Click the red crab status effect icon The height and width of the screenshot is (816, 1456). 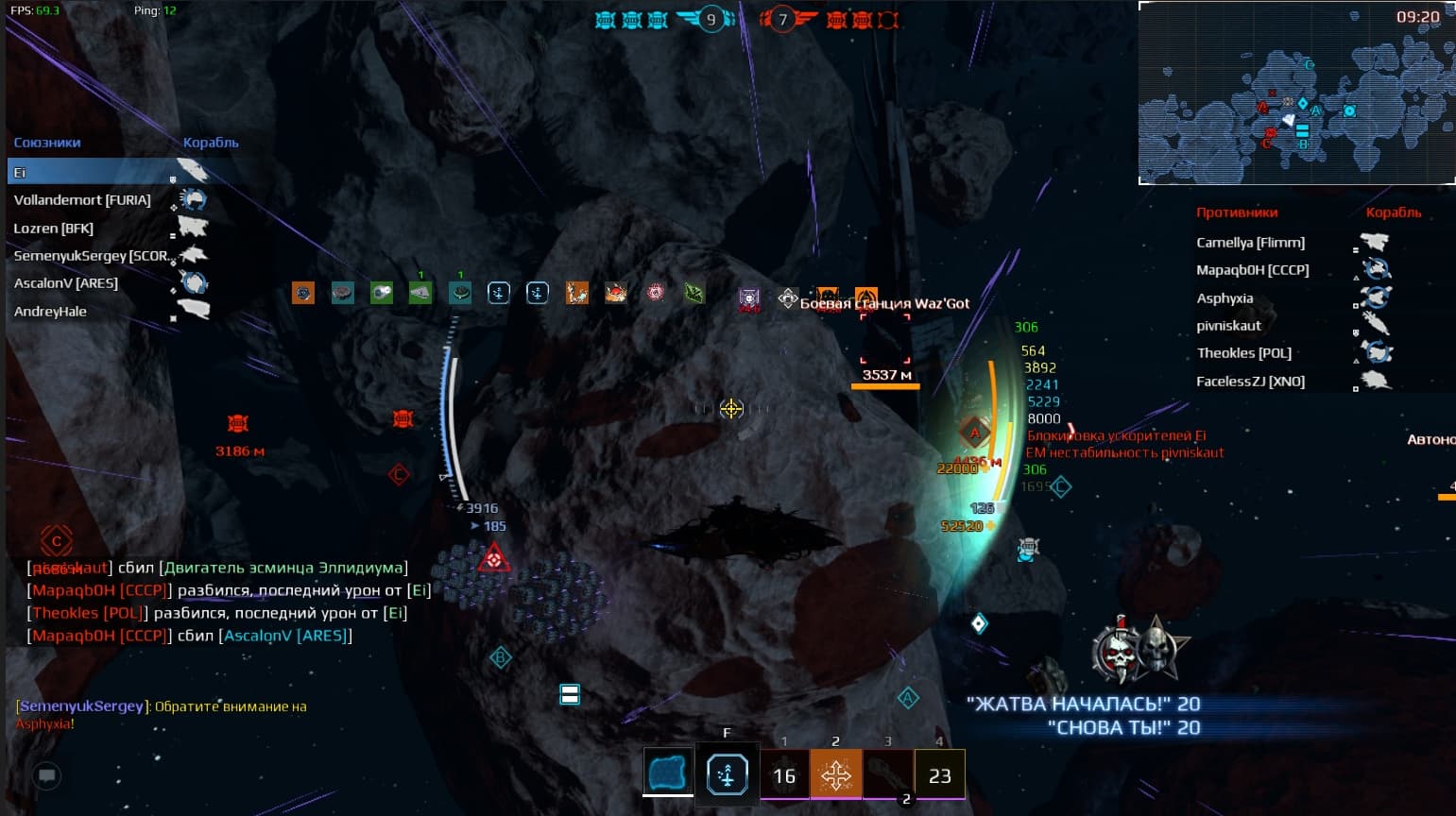[x=616, y=293]
